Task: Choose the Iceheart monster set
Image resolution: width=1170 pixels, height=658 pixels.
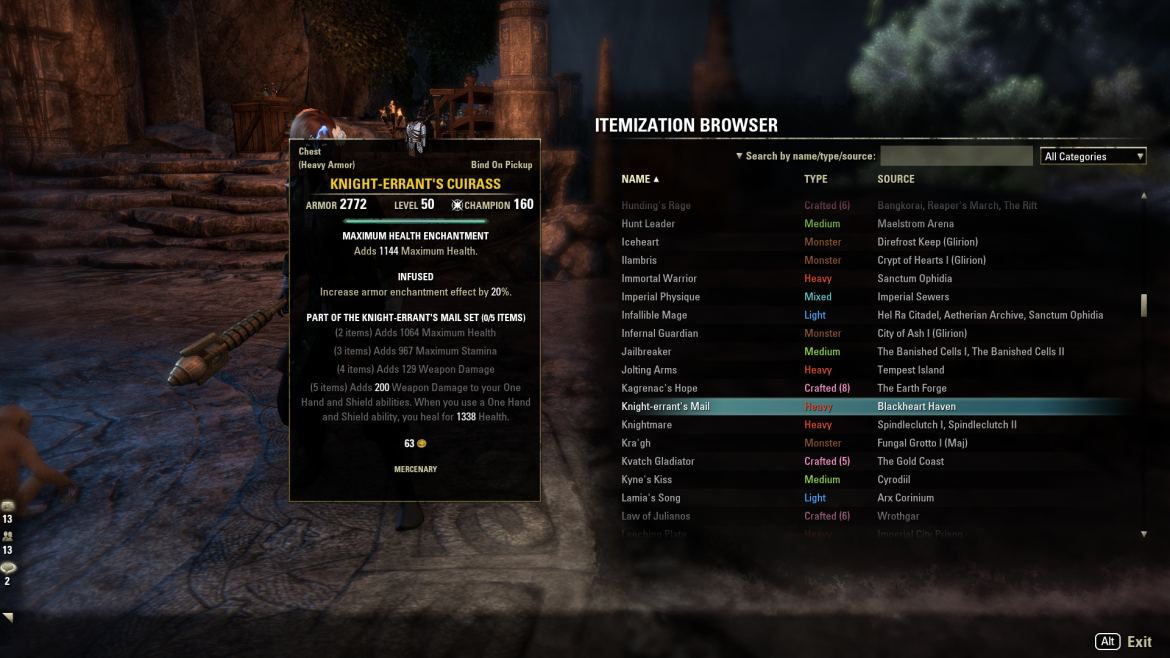Action: (x=640, y=242)
